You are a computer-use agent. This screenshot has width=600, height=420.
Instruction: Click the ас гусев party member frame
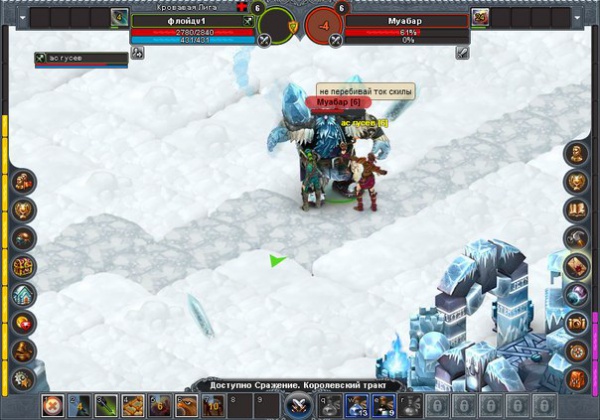pyautogui.click(x=81, y=59)
